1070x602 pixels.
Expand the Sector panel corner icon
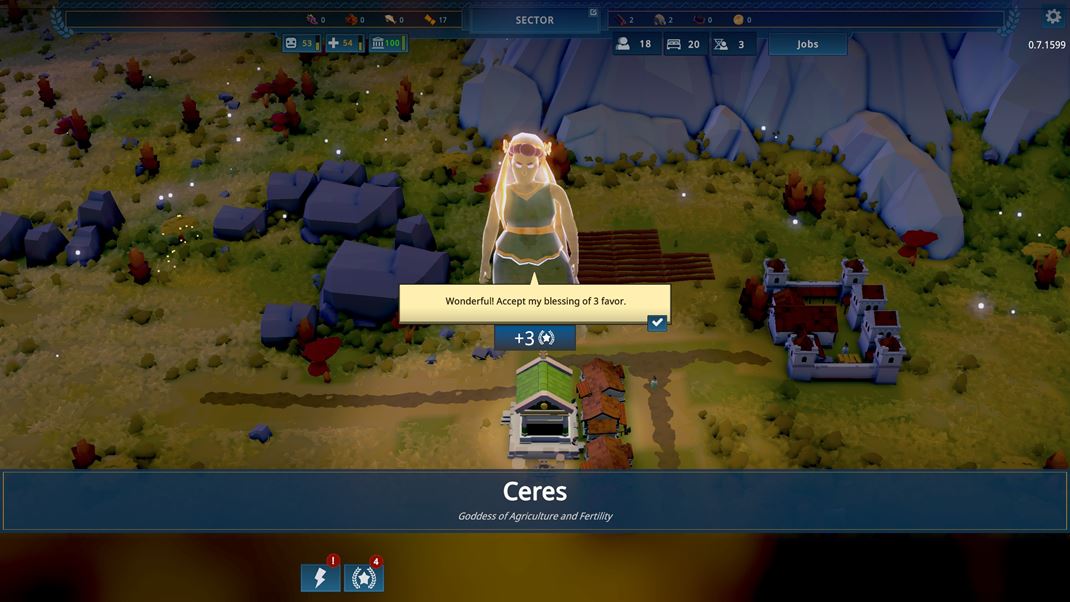point(593,13)
